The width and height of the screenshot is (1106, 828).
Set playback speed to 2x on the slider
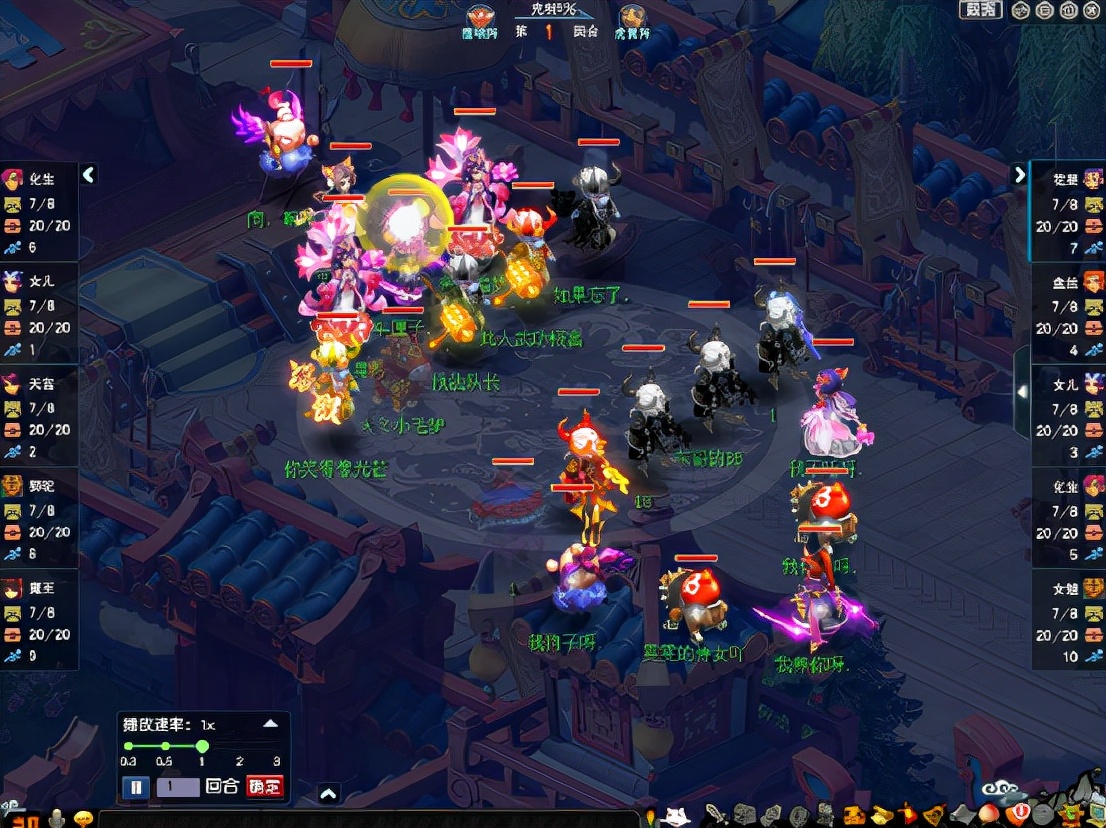(240, 747)
